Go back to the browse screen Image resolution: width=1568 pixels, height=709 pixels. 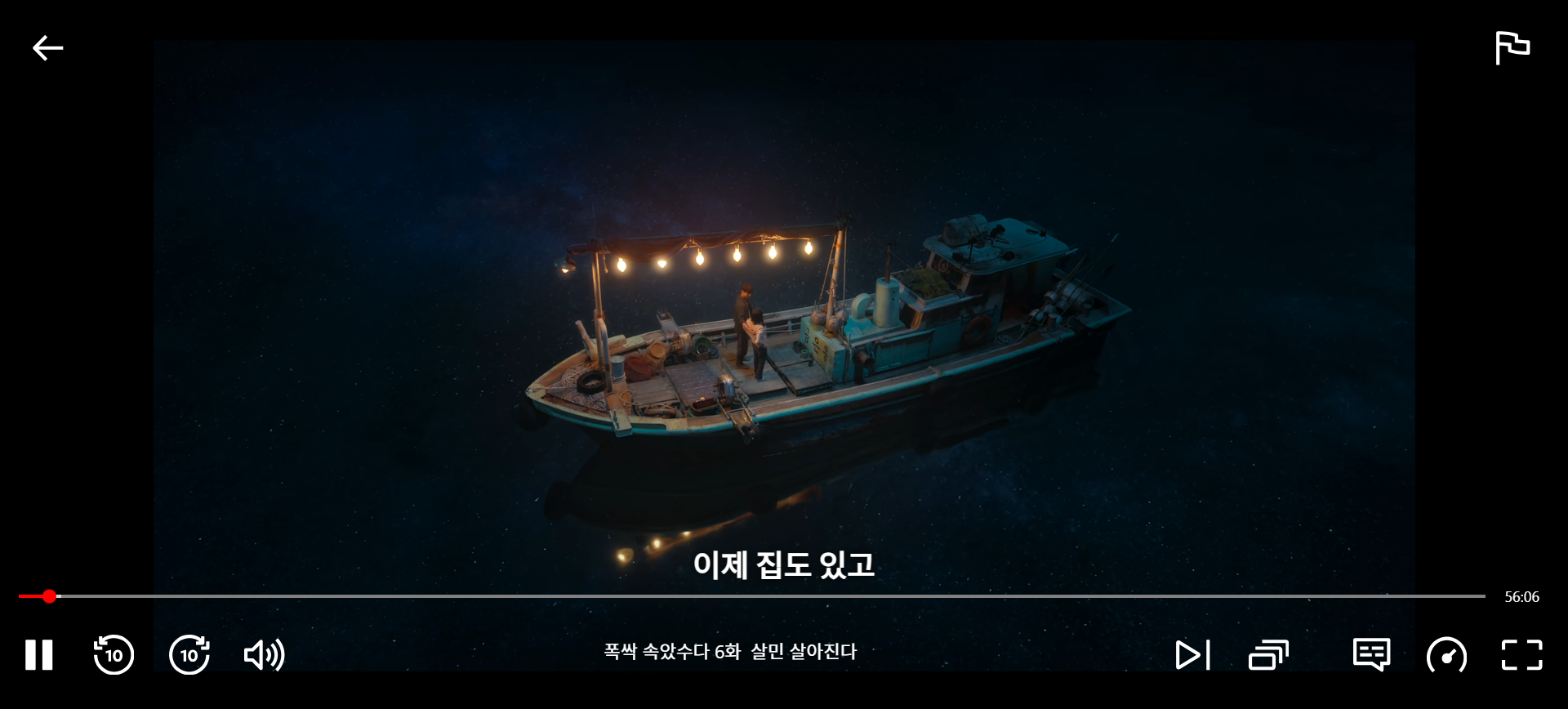pos(47,48)
